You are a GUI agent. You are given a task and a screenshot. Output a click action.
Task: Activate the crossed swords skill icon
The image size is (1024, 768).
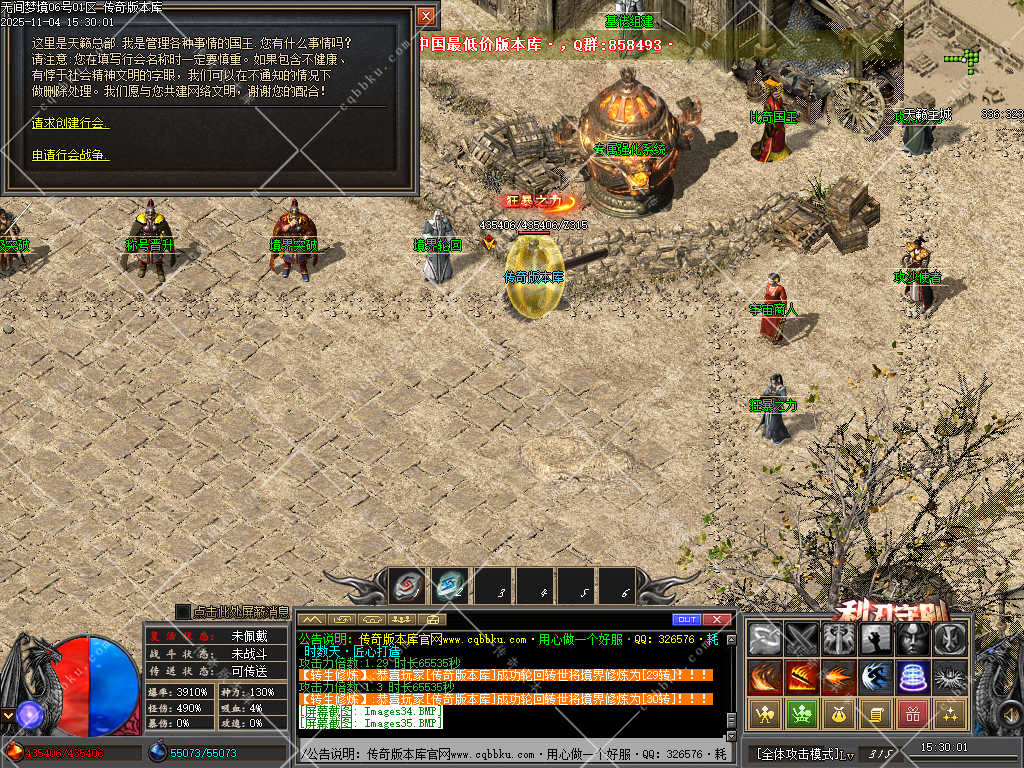(802, 639)
